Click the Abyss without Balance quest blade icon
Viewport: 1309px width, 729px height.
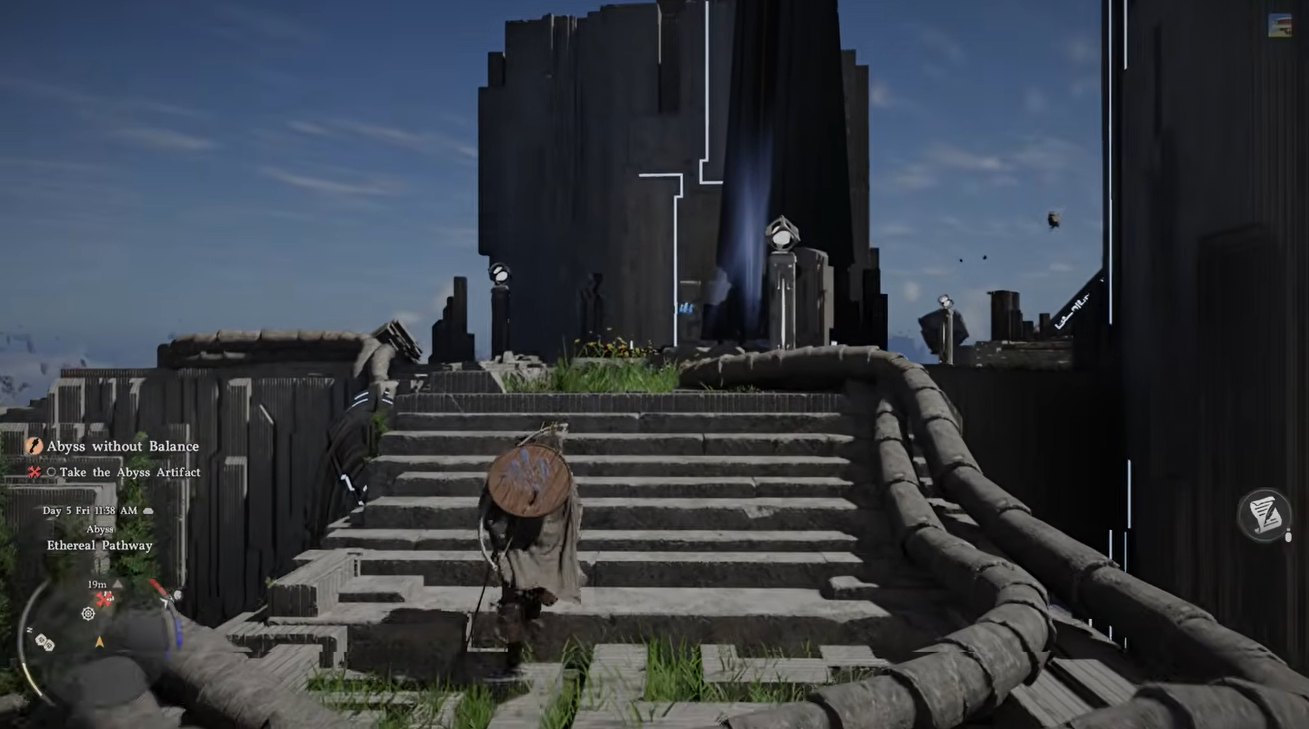[x=36, y=446]
